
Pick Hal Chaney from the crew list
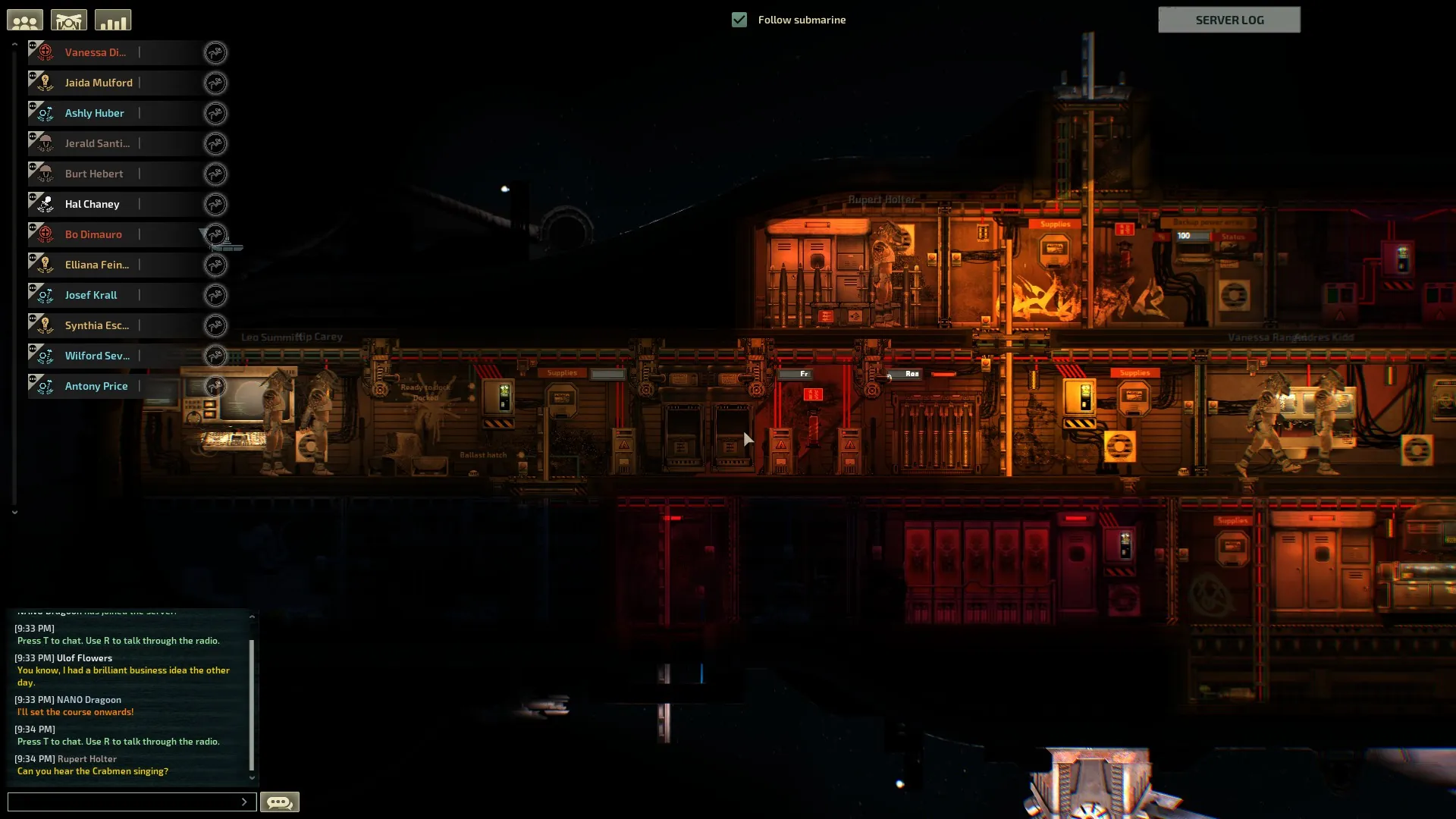[92, 204]
